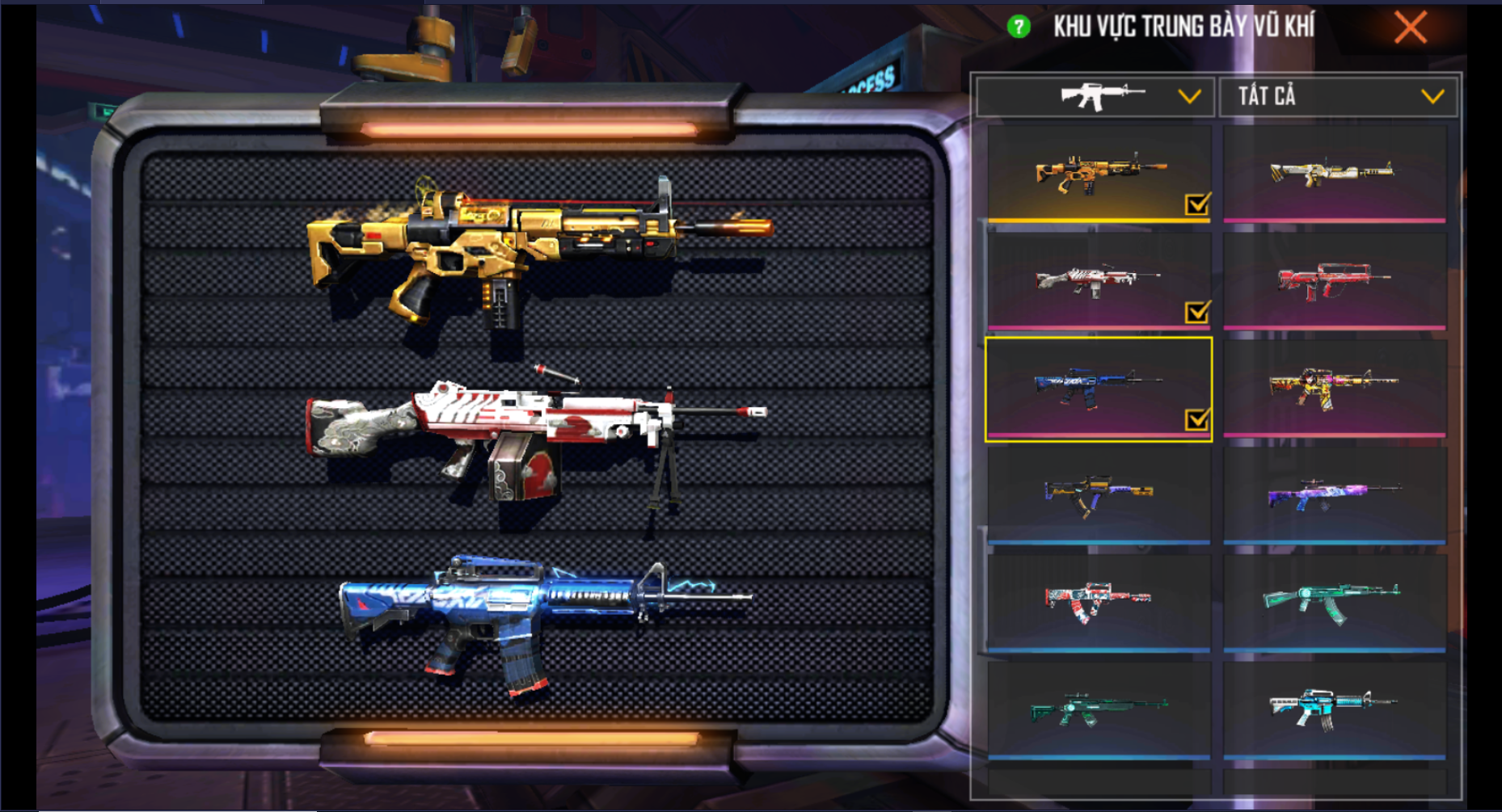1502x812 pixels.
Task: Choose the white and gold machine gun skin
Action: pos(1334,173)
